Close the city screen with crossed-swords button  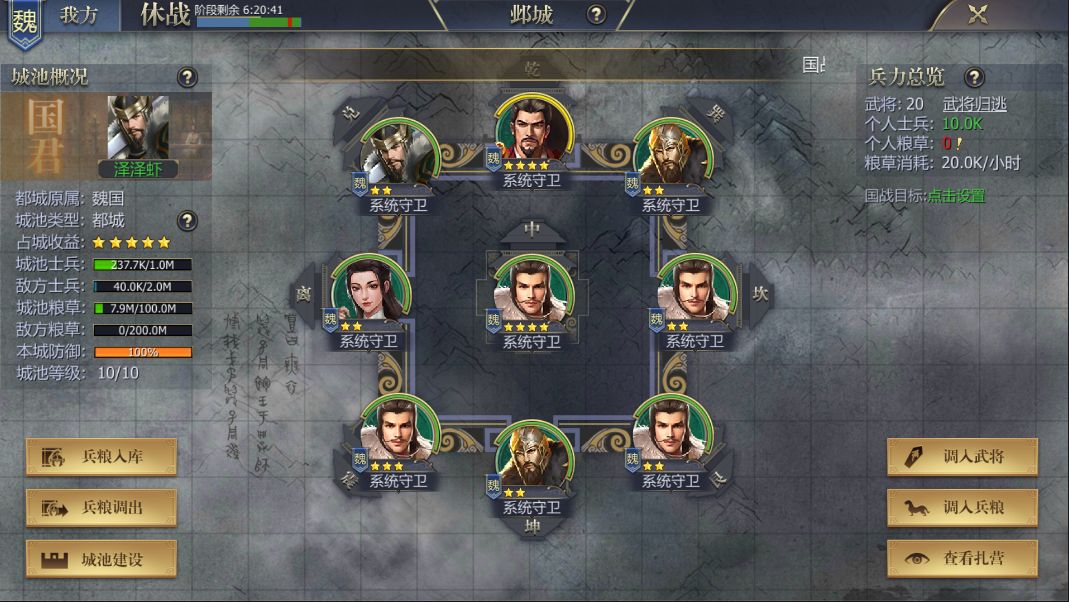pos(978,14)
